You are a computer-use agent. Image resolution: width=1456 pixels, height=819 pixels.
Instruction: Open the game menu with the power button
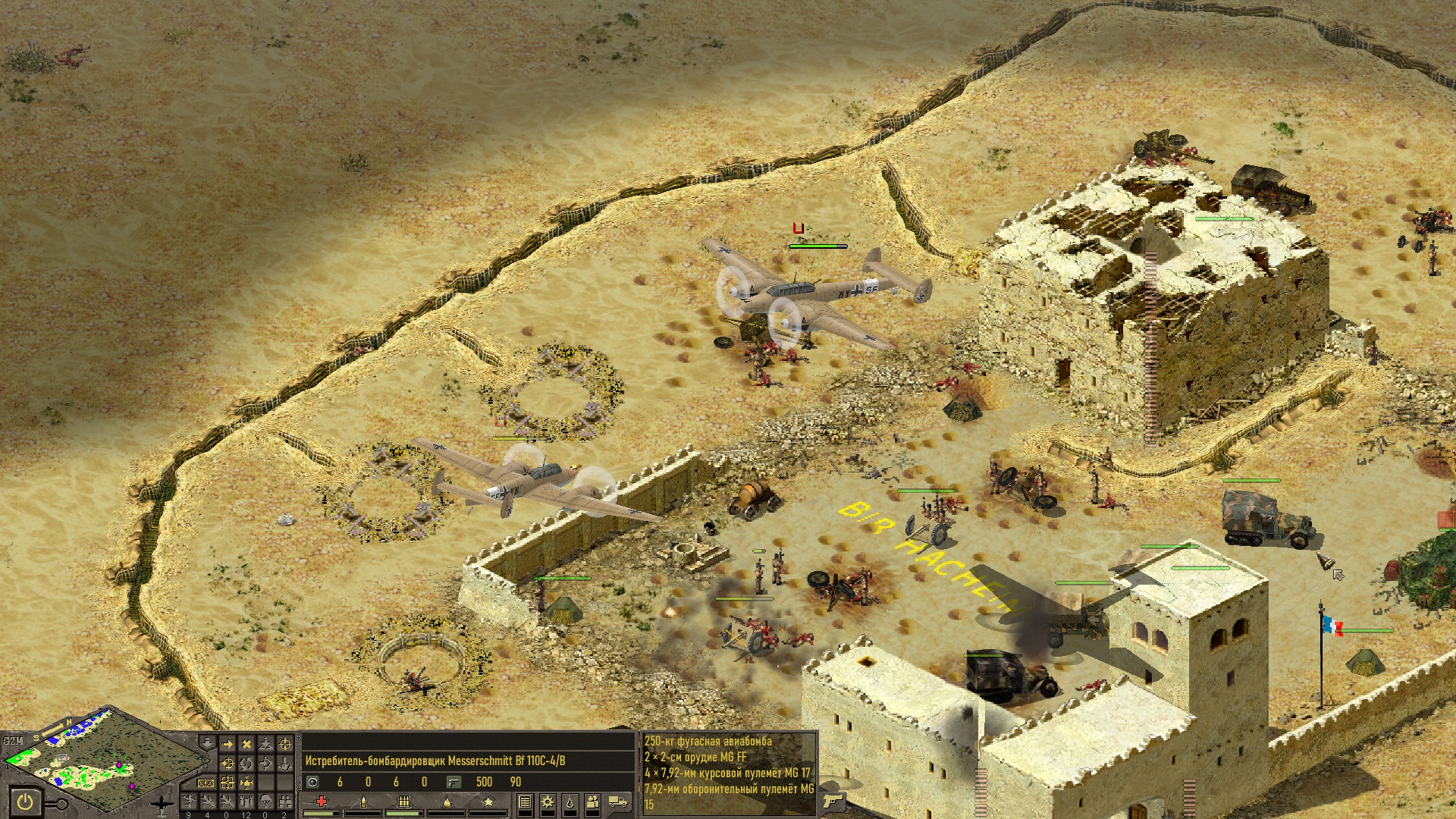(x=26, y=802)
